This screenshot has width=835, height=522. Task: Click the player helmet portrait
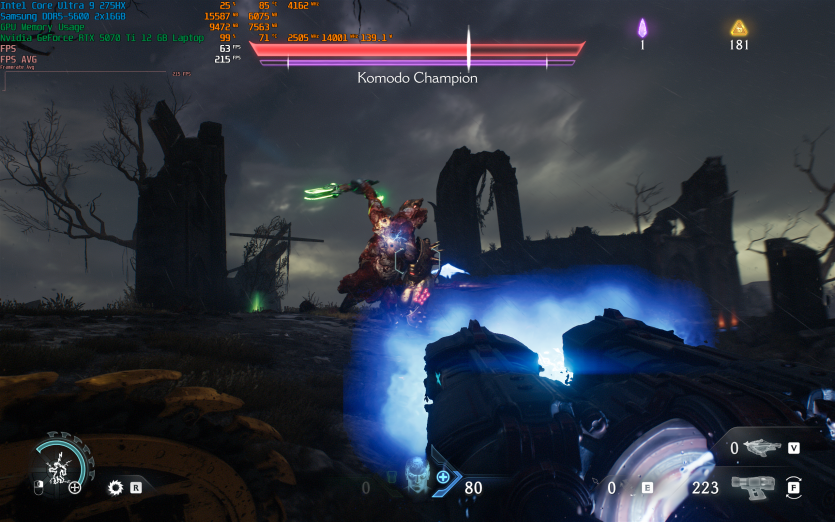tap(418, 478)
